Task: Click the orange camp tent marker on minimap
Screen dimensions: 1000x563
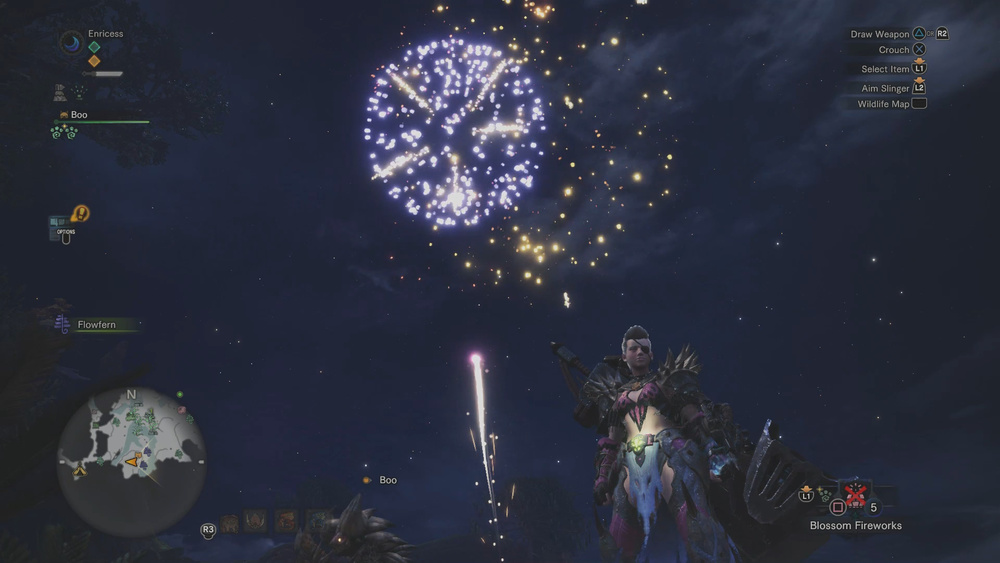Action: pyautogui.click(x=78, y=469)
